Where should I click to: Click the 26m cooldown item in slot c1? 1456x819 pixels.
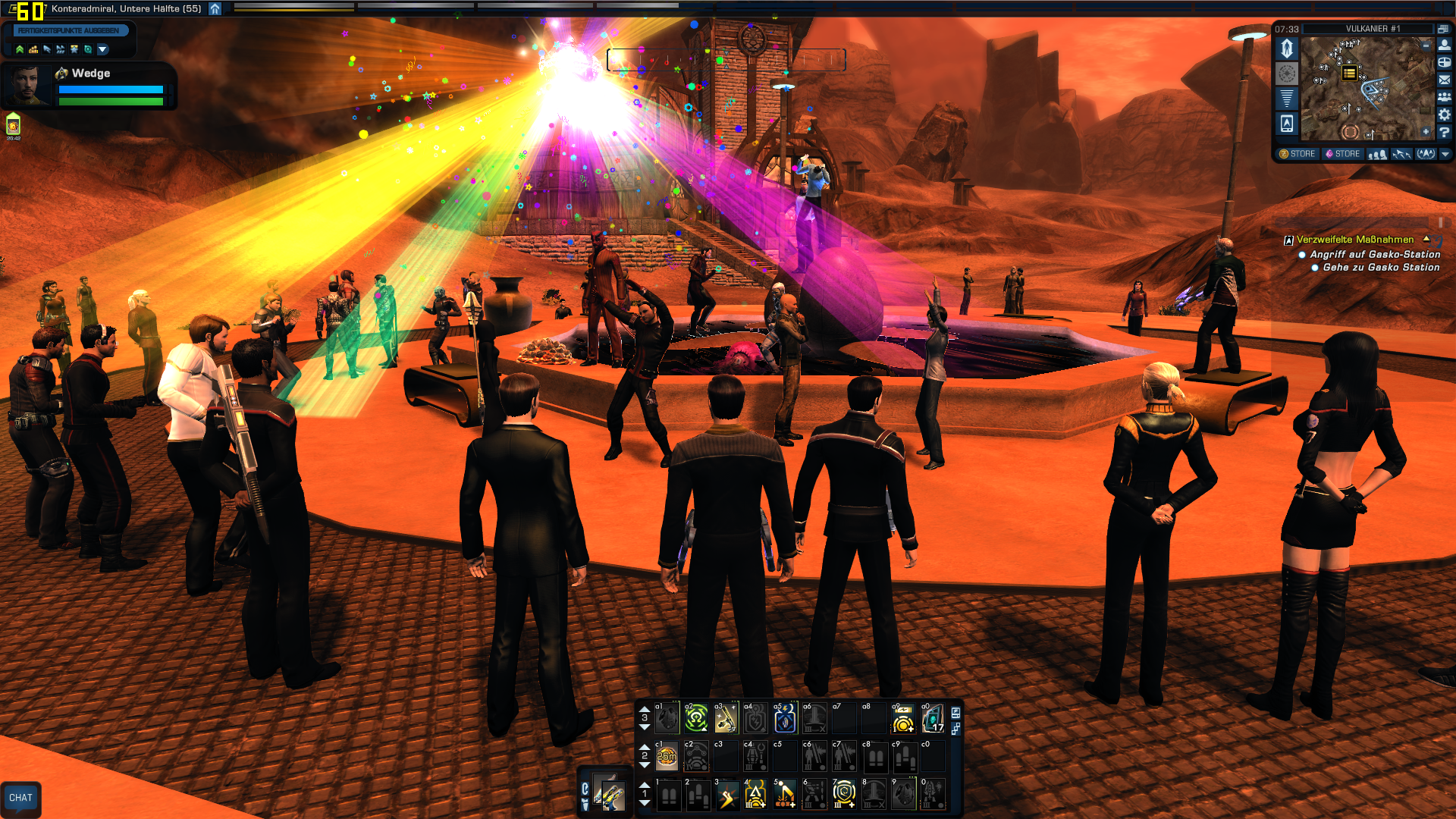click(x=667, y=756)
